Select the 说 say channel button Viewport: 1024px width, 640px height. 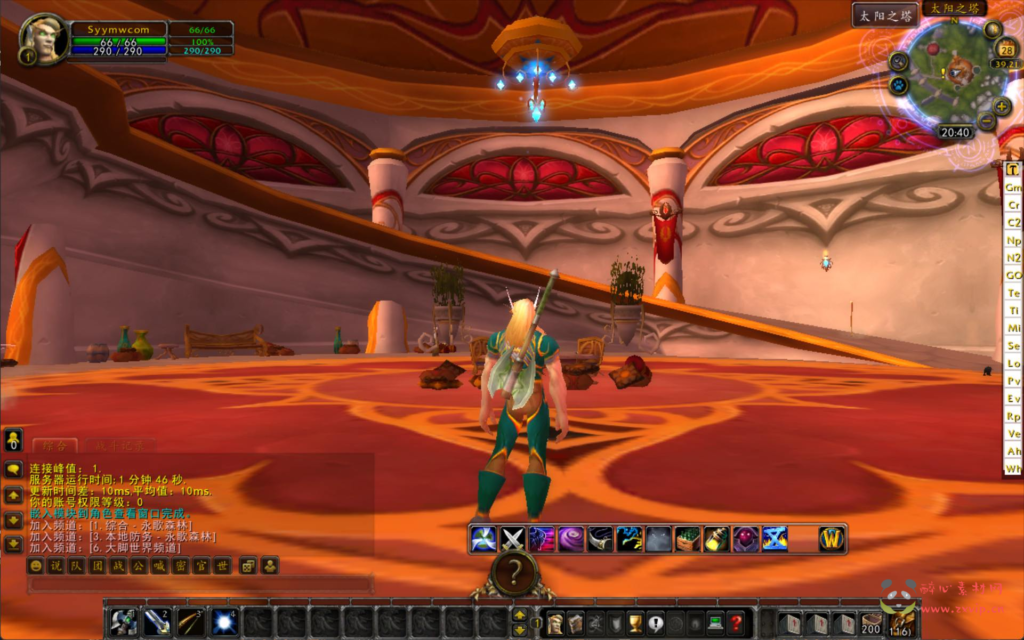click(x=55, y=566)
